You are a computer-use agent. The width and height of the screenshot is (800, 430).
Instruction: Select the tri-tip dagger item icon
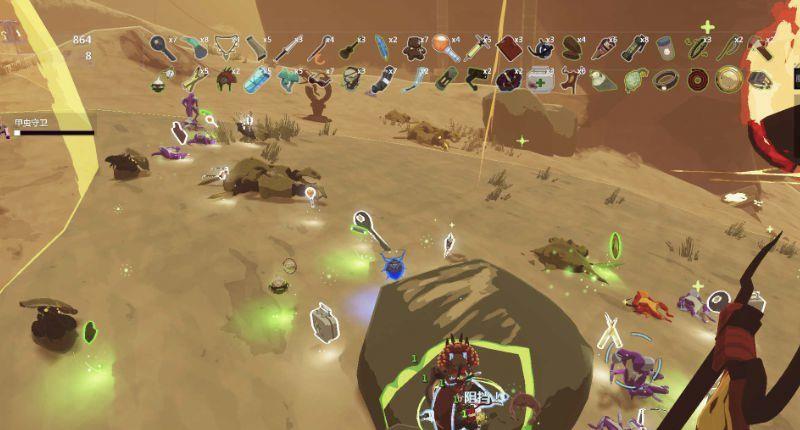[289, 46]
